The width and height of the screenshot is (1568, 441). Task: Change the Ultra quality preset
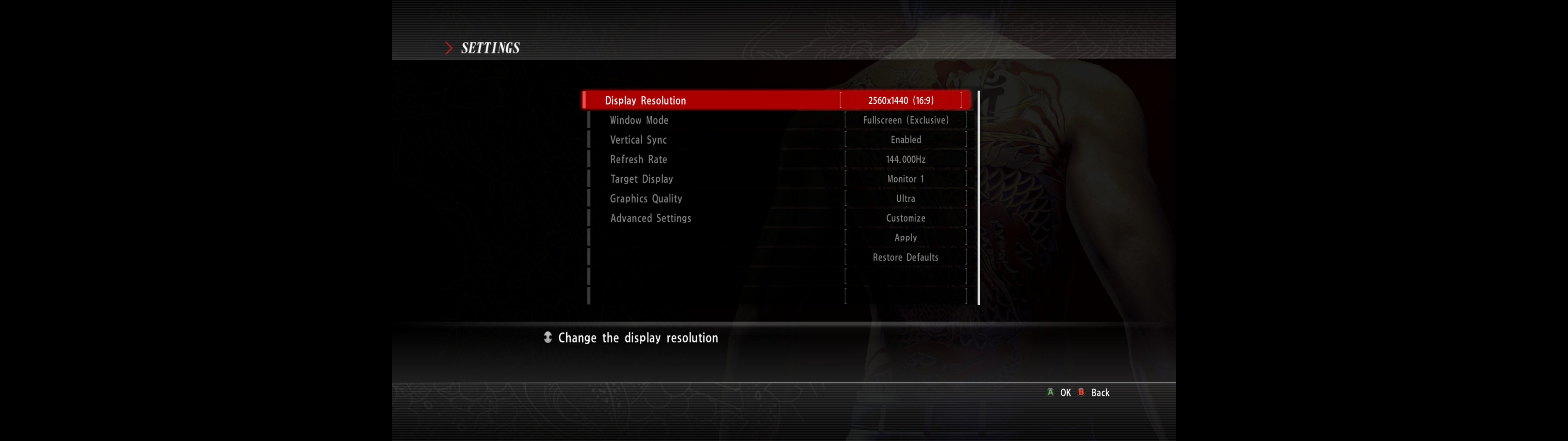coord(905,198)
